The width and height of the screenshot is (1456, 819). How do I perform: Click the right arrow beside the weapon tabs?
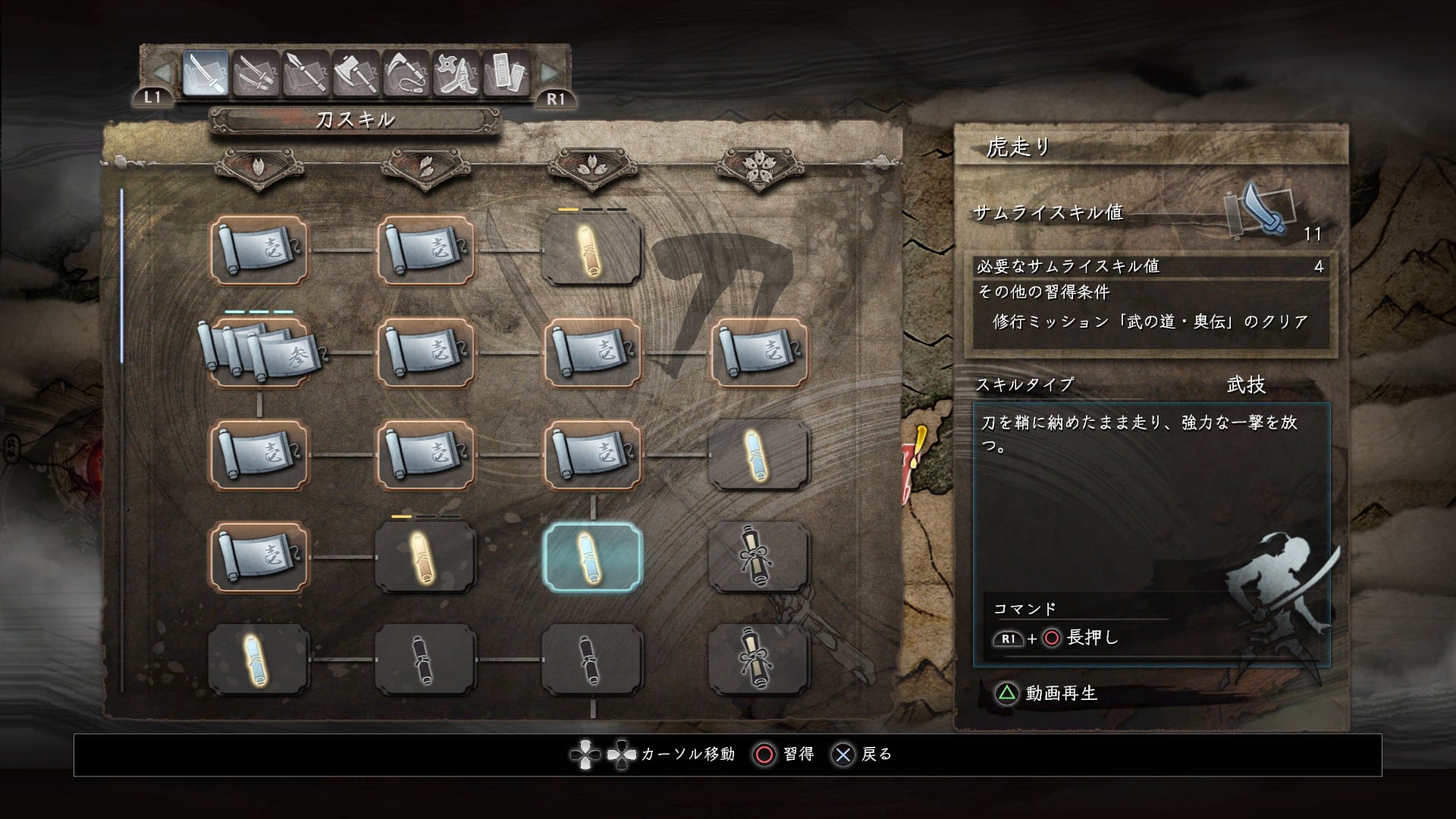pyautogui.click(x=550, y=73)
